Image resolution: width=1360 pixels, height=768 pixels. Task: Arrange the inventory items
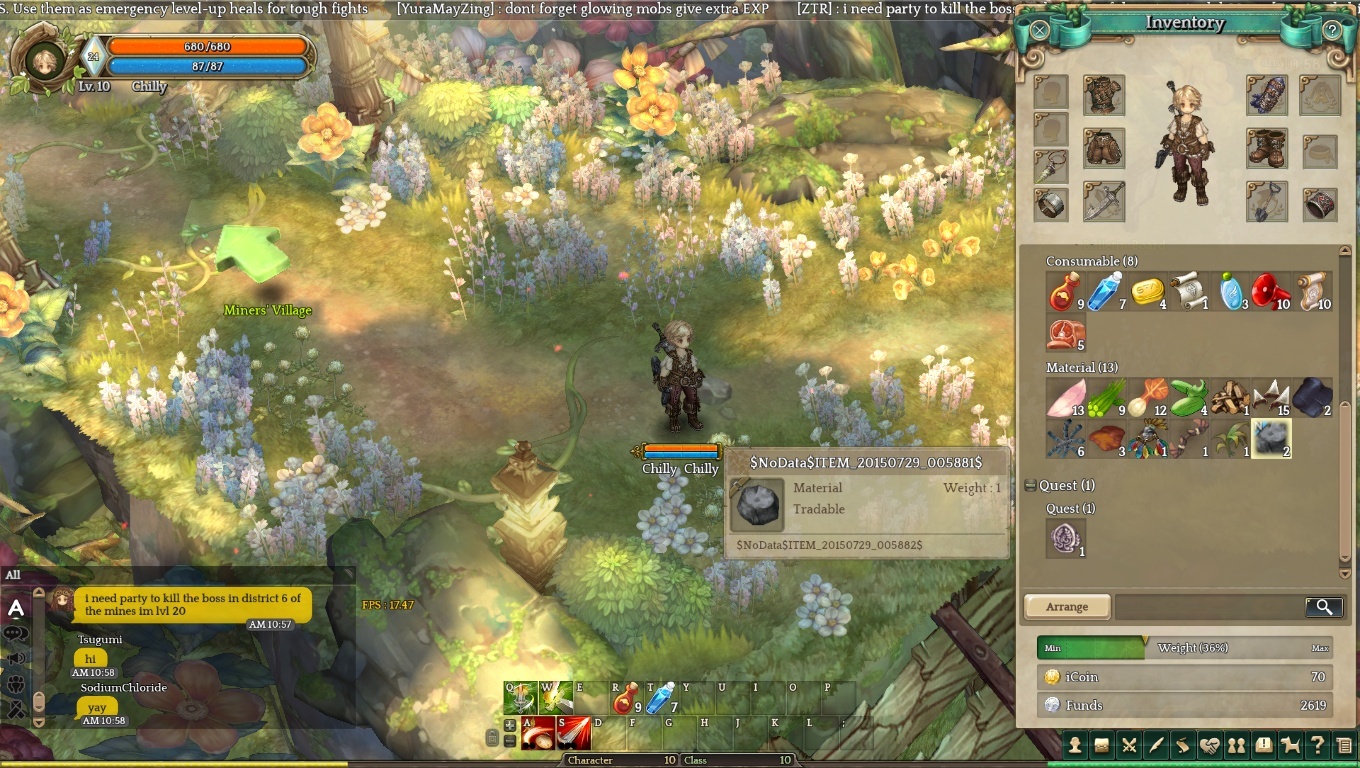coord(1067,607)
